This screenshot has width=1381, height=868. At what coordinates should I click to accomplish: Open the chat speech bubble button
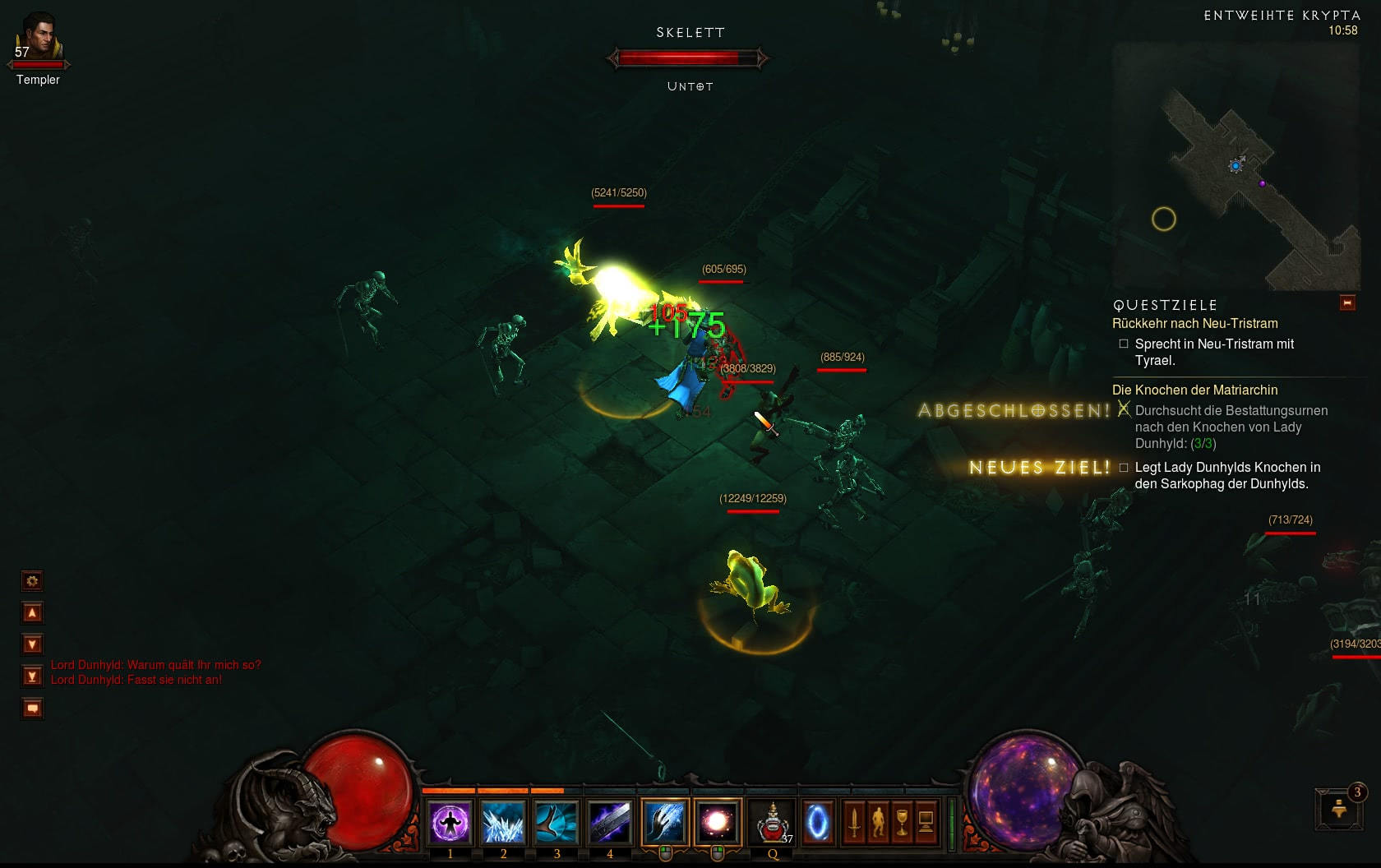pos(32,709)
